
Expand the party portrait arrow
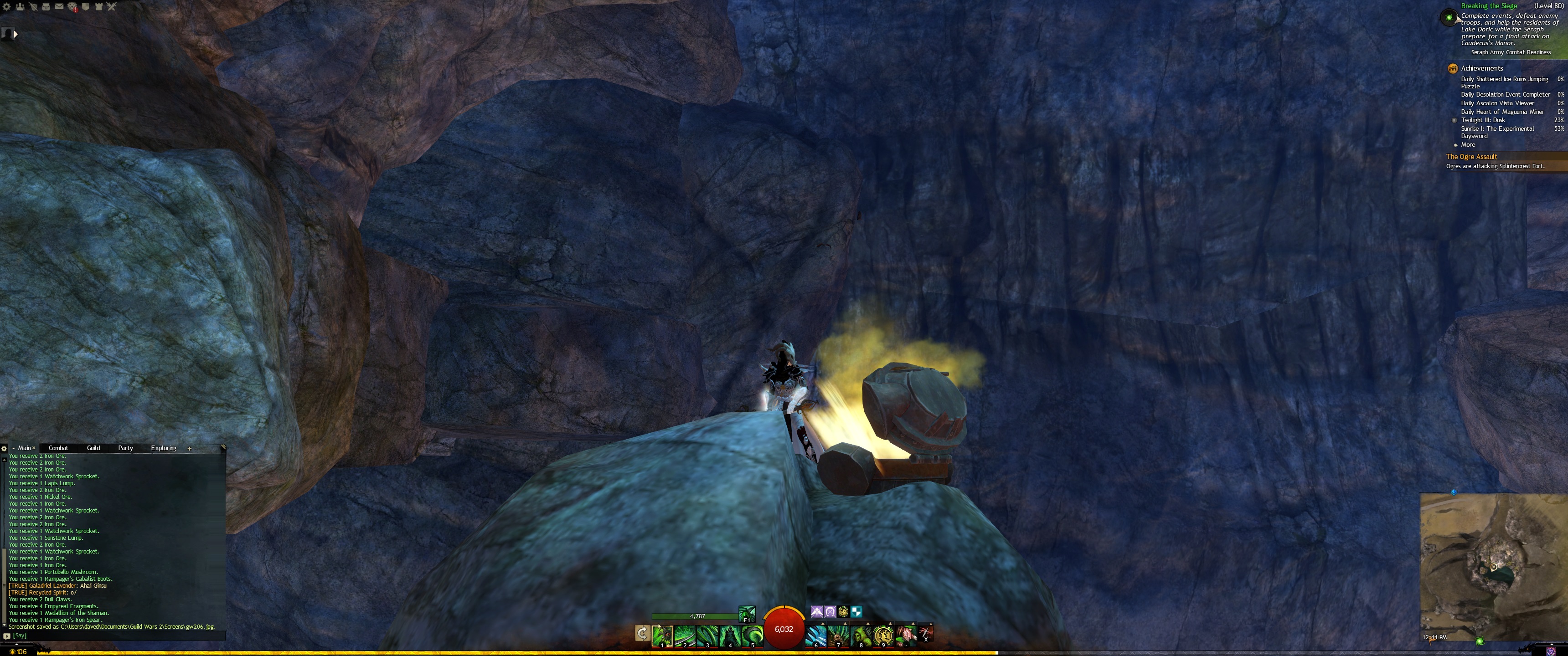pyautogui.click(x=15, y=35)
